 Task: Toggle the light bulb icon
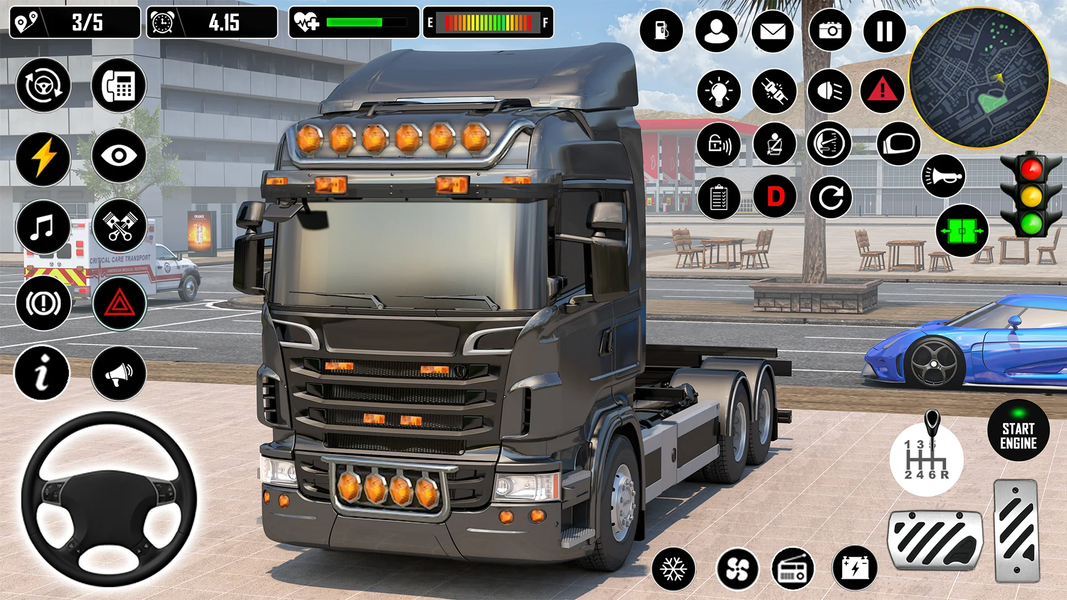click(x=718, y=90)
